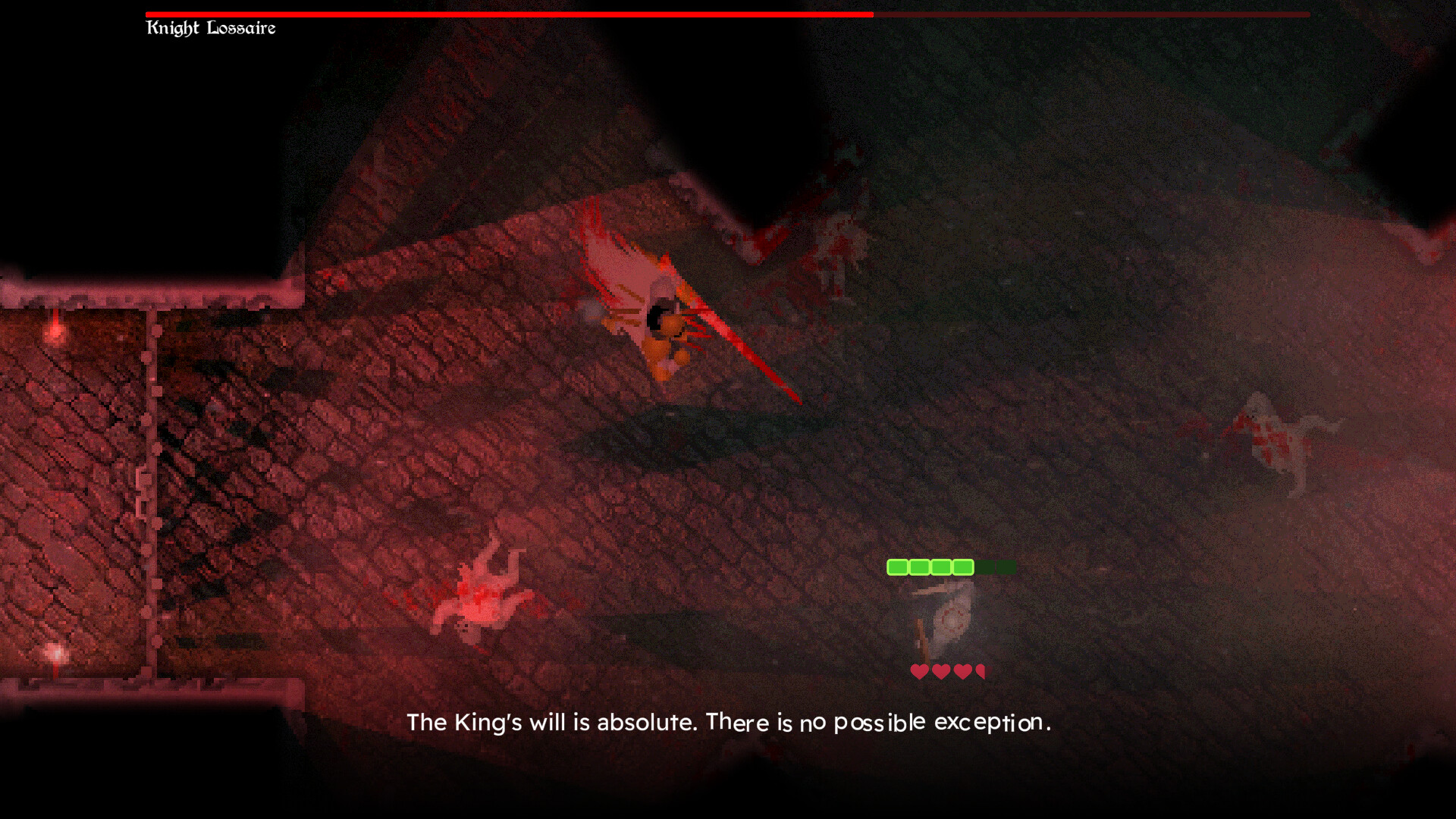Toggle the first bright green stamina segment
This screenshot has height=819, width=1456.
click(899, 566)
